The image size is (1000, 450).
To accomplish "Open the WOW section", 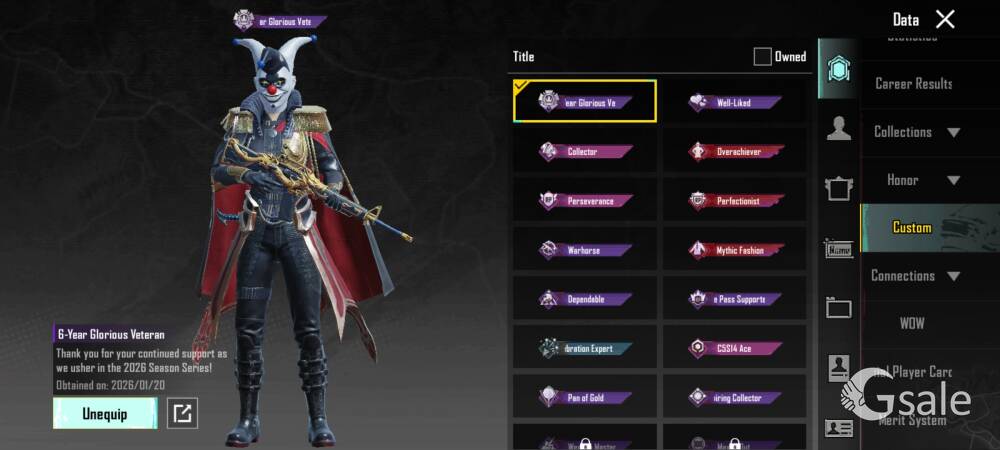I will pyautogui.click(x=912, y=324).
